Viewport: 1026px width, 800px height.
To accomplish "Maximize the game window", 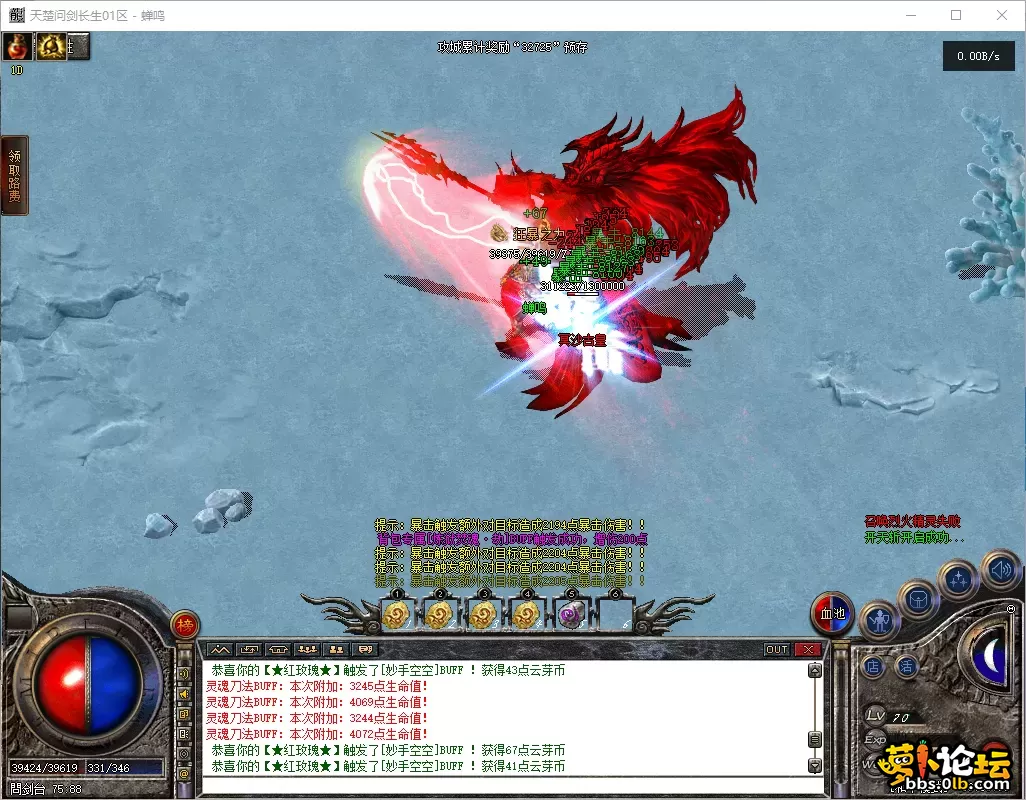I will tap(956, 15).
